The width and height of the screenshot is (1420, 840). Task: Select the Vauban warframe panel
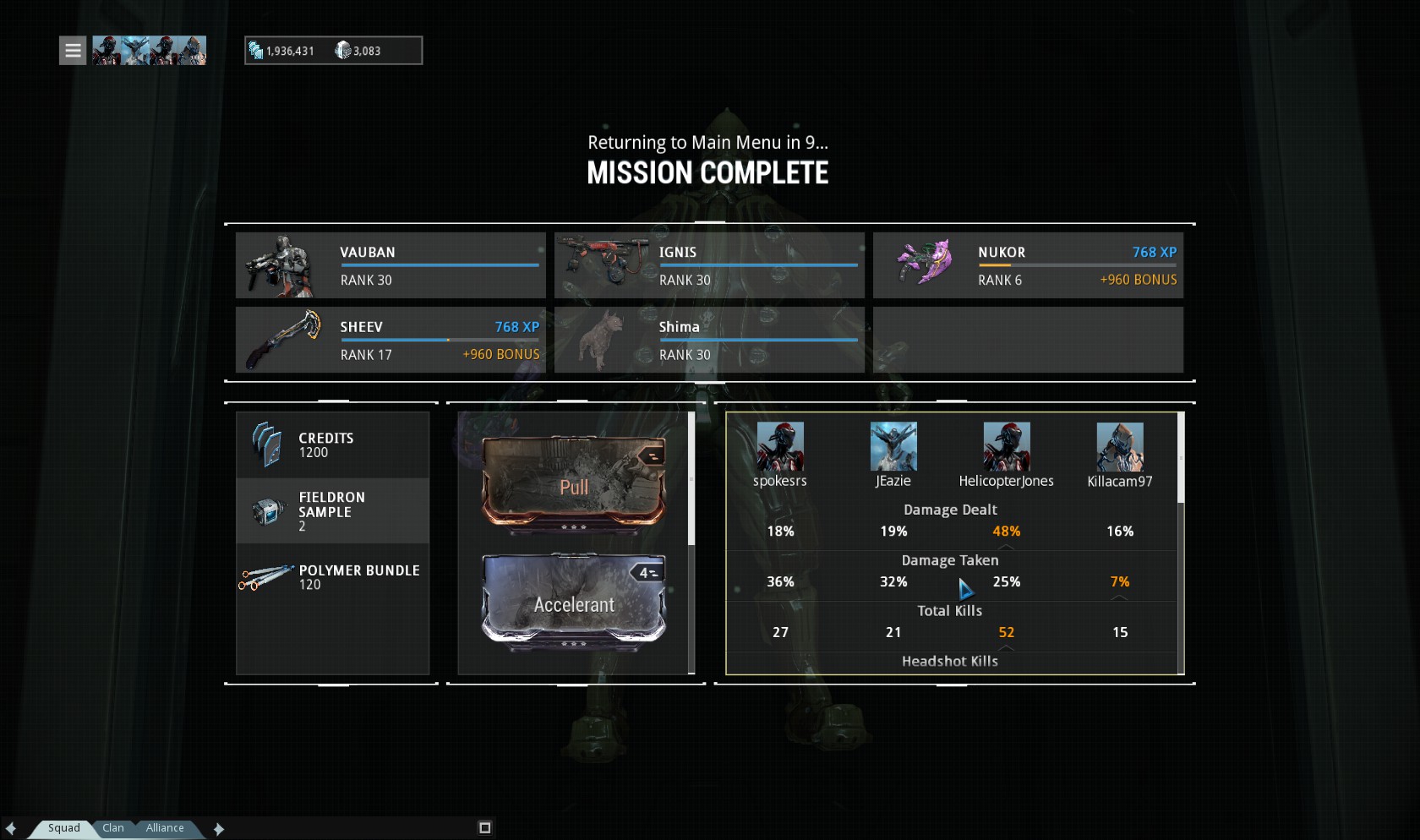point(390,265)
